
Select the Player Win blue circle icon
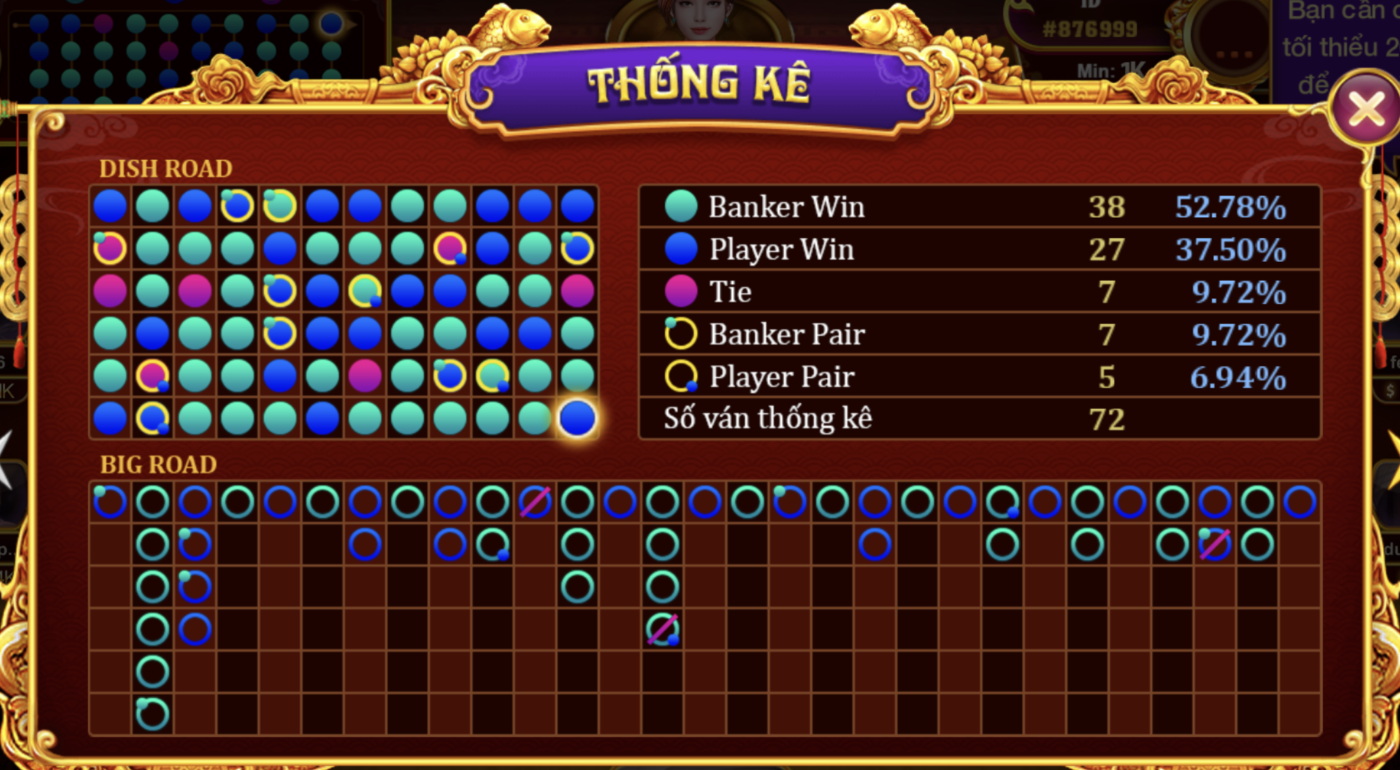tap(681, 249)
